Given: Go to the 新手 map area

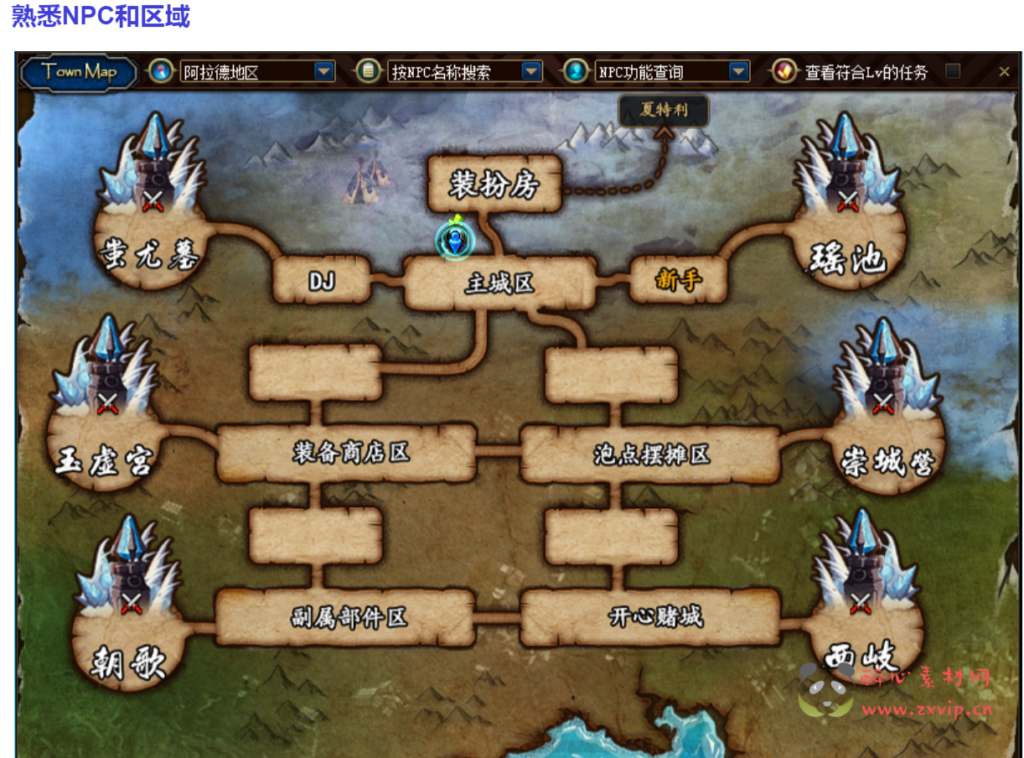Looking at the screenshot, I should (x=677, y=281).
